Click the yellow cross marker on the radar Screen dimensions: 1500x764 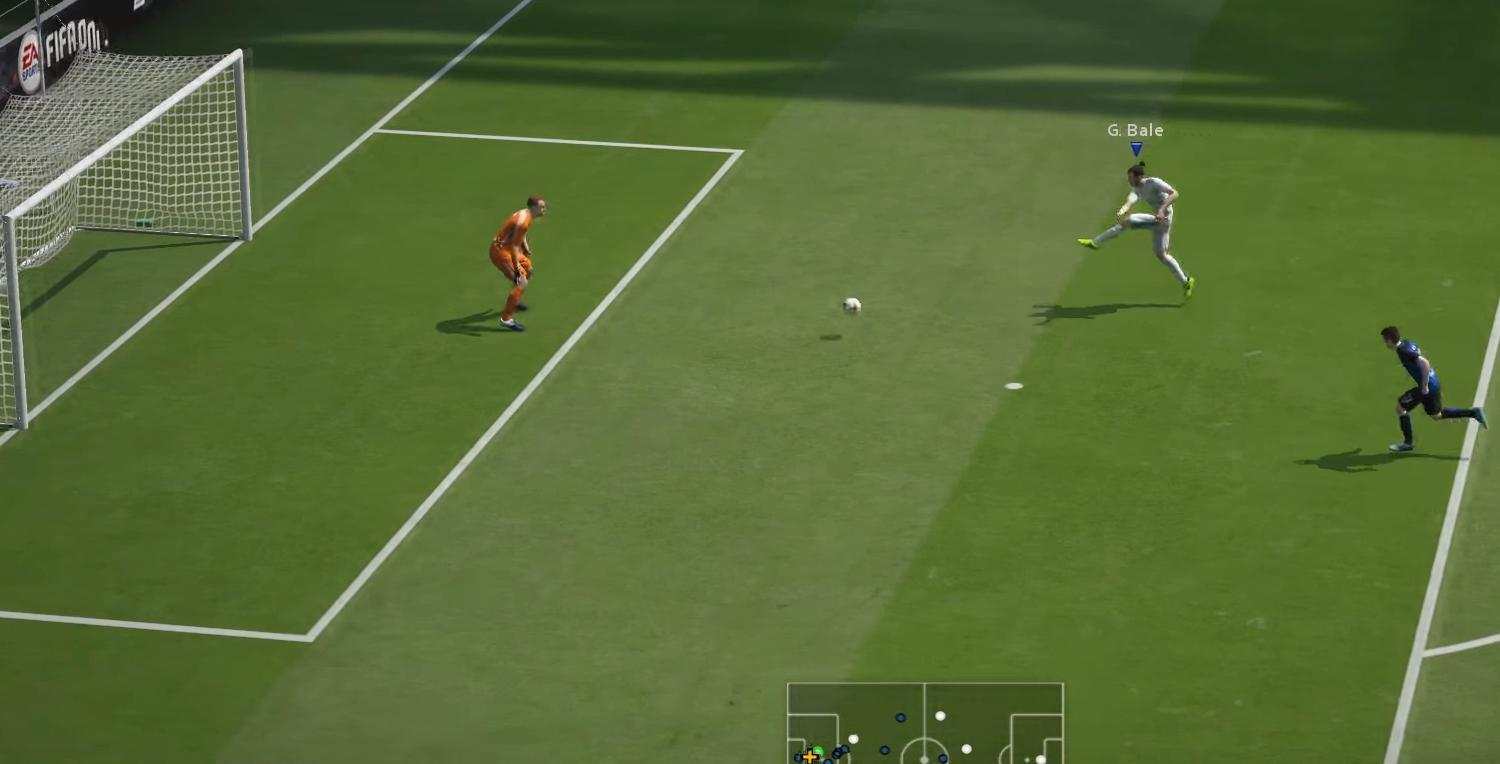coord(810,756)
